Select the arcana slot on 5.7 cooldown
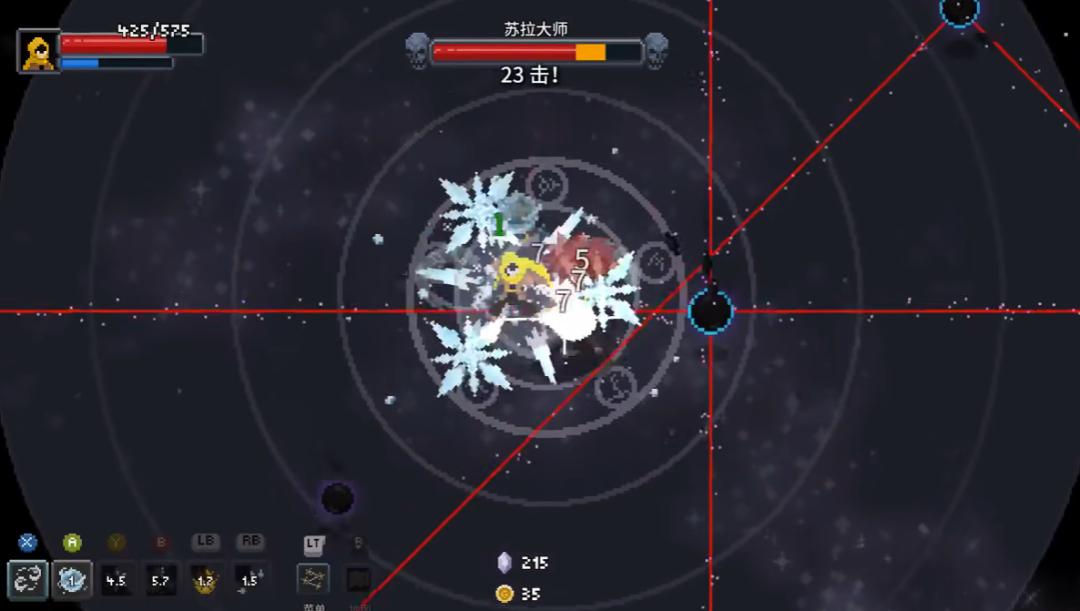 160,579
